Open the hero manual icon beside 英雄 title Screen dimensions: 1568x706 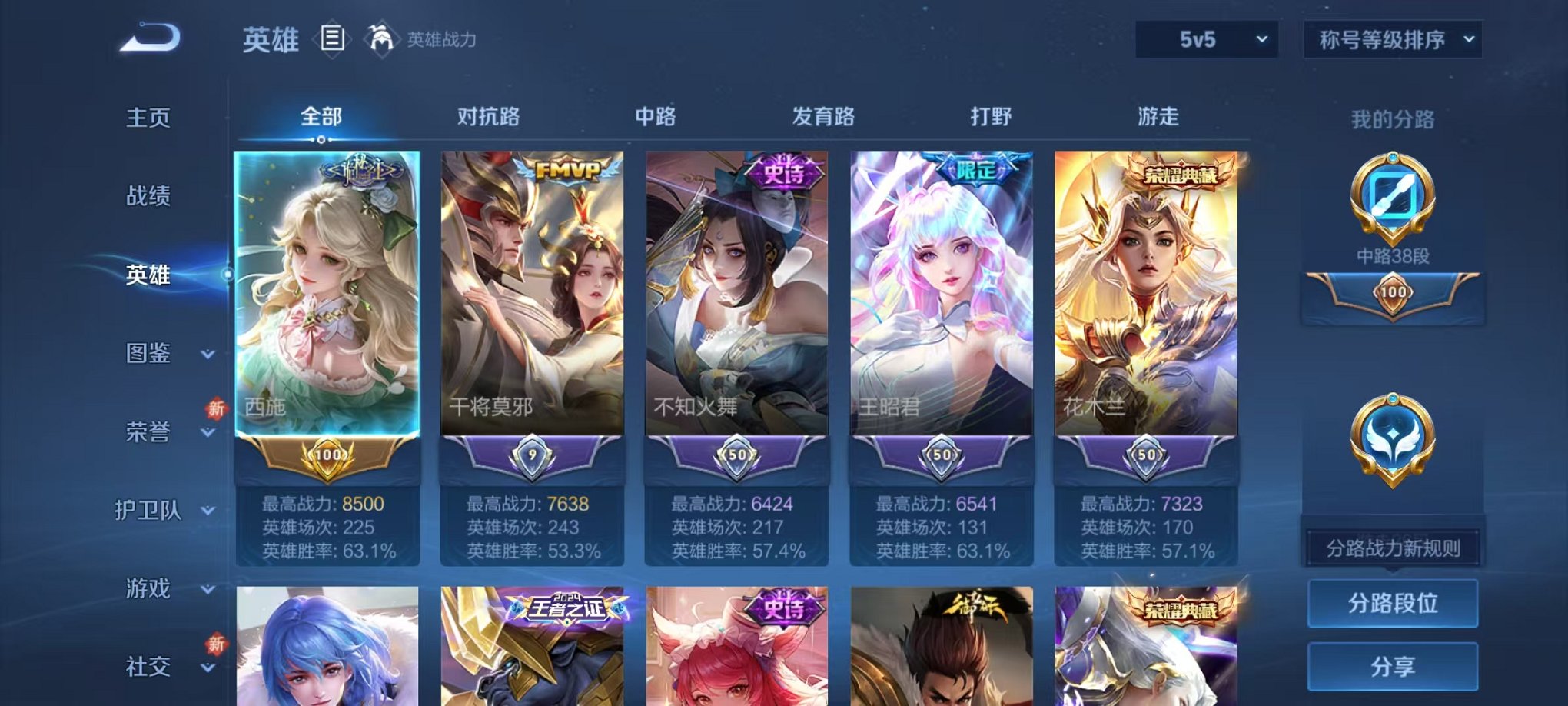(x=333, y=40)
